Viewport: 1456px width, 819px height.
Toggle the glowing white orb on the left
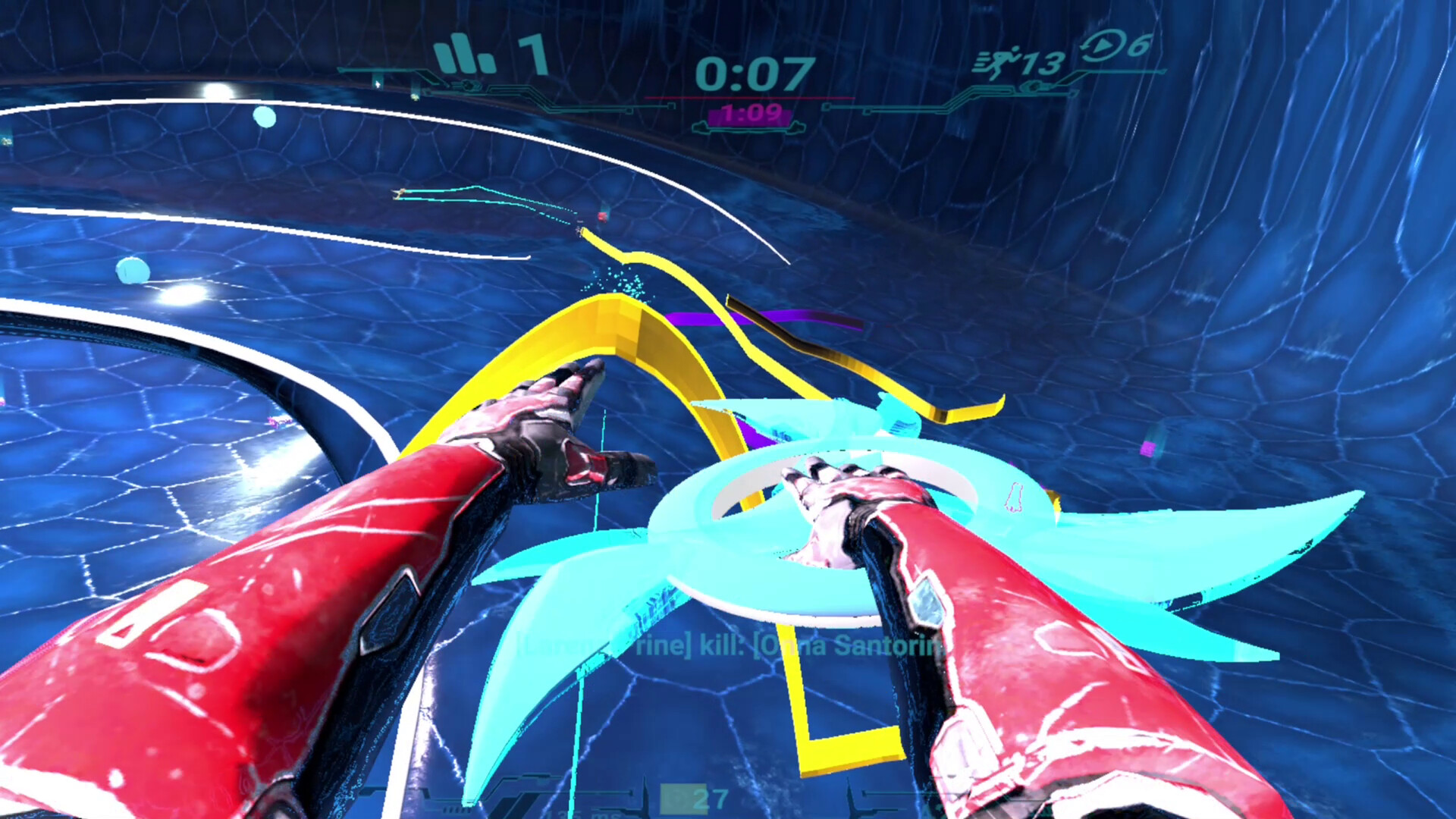tap(180, 293)
